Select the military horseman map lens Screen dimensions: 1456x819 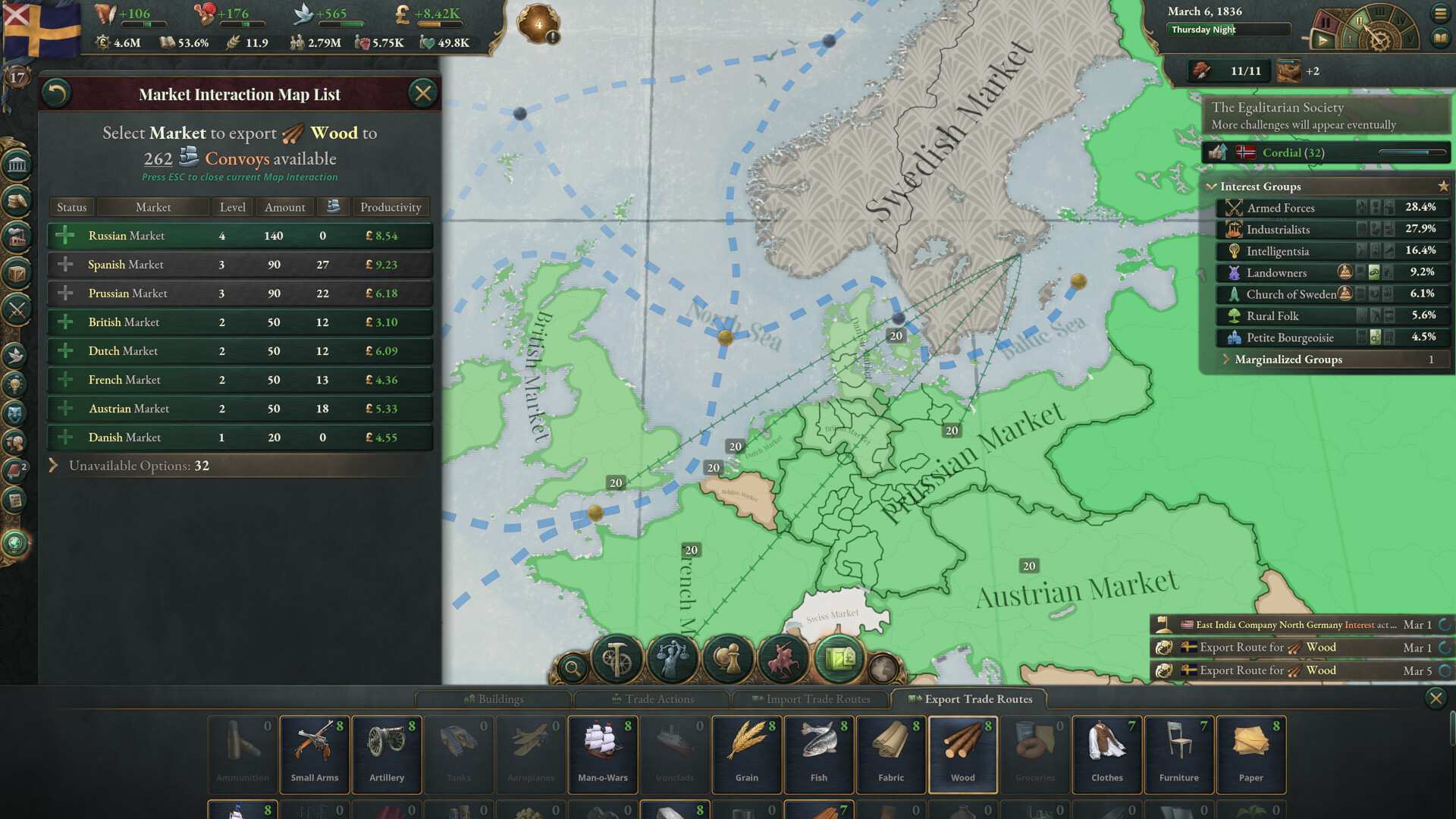tap(783, 658)
